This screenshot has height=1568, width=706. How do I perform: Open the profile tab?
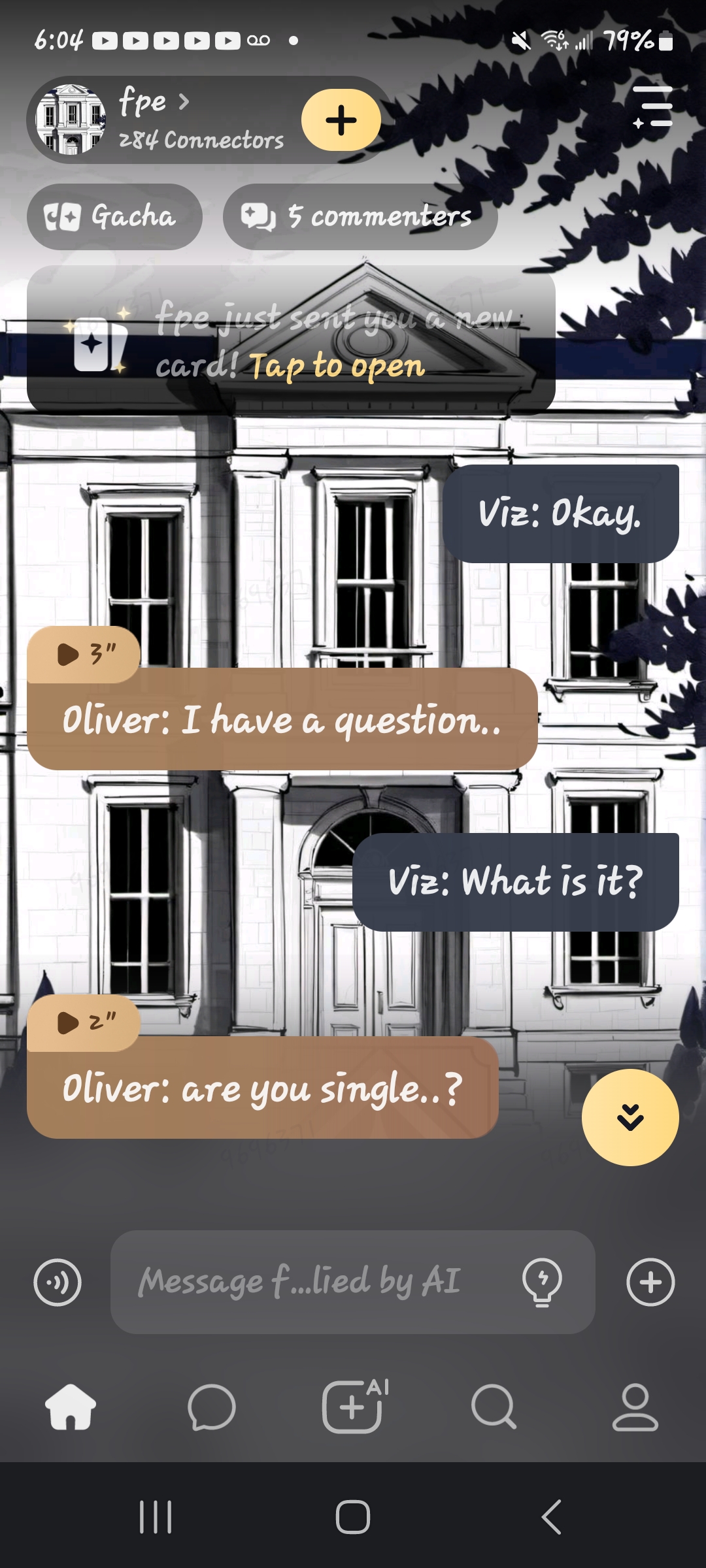(x=635, y=1407)
